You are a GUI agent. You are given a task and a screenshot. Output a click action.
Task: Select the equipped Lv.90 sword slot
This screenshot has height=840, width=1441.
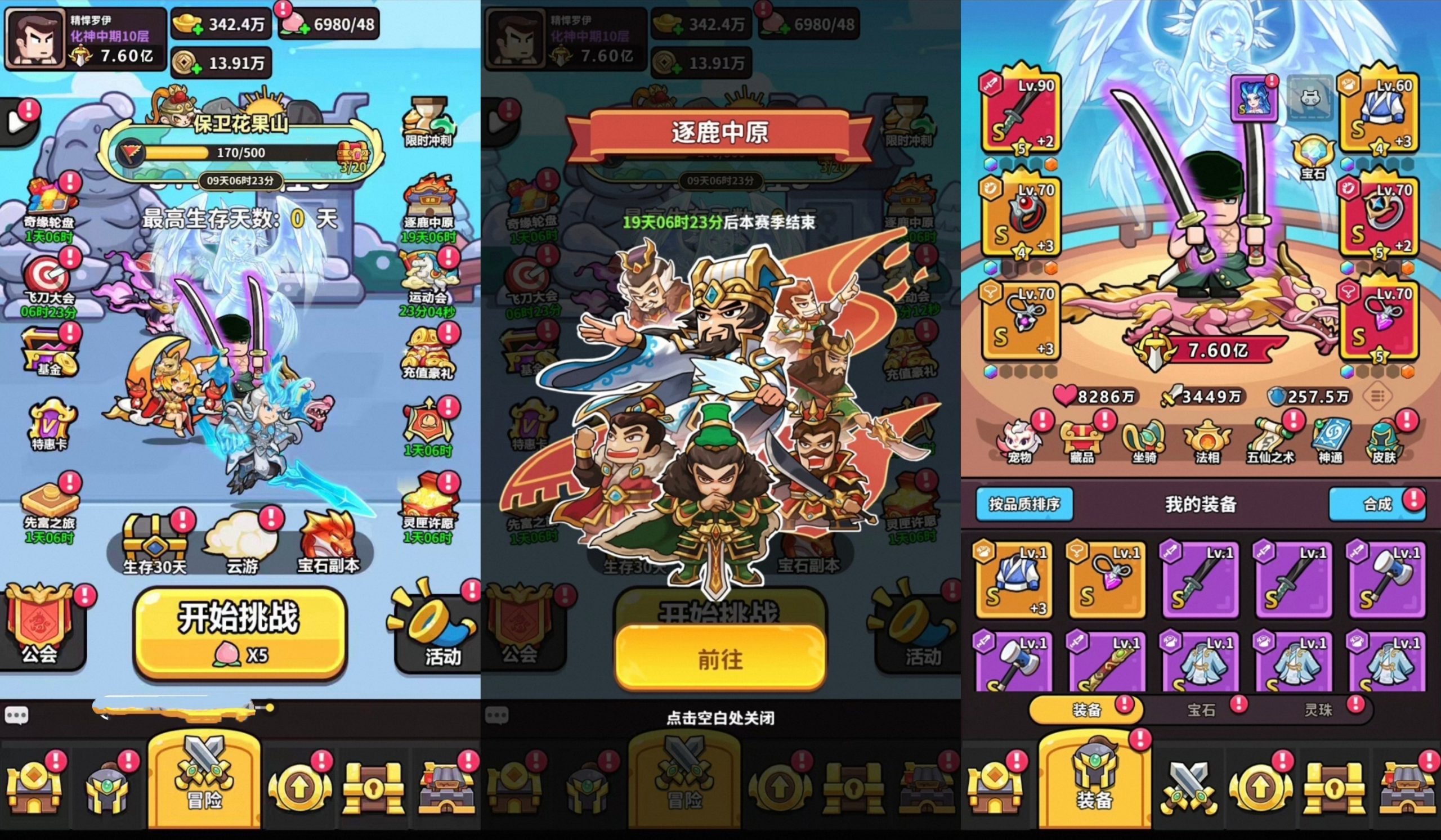(x=1021, y=114)
